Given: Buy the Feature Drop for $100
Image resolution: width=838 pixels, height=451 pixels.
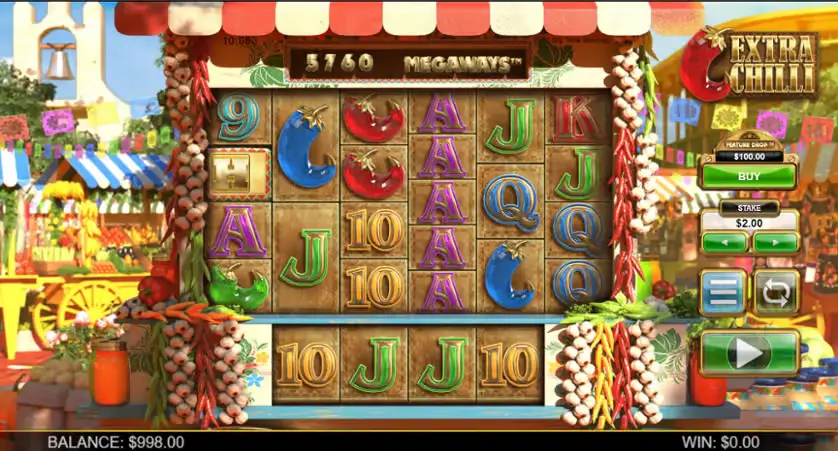Looking at the screenshot, I should (749, 176).
